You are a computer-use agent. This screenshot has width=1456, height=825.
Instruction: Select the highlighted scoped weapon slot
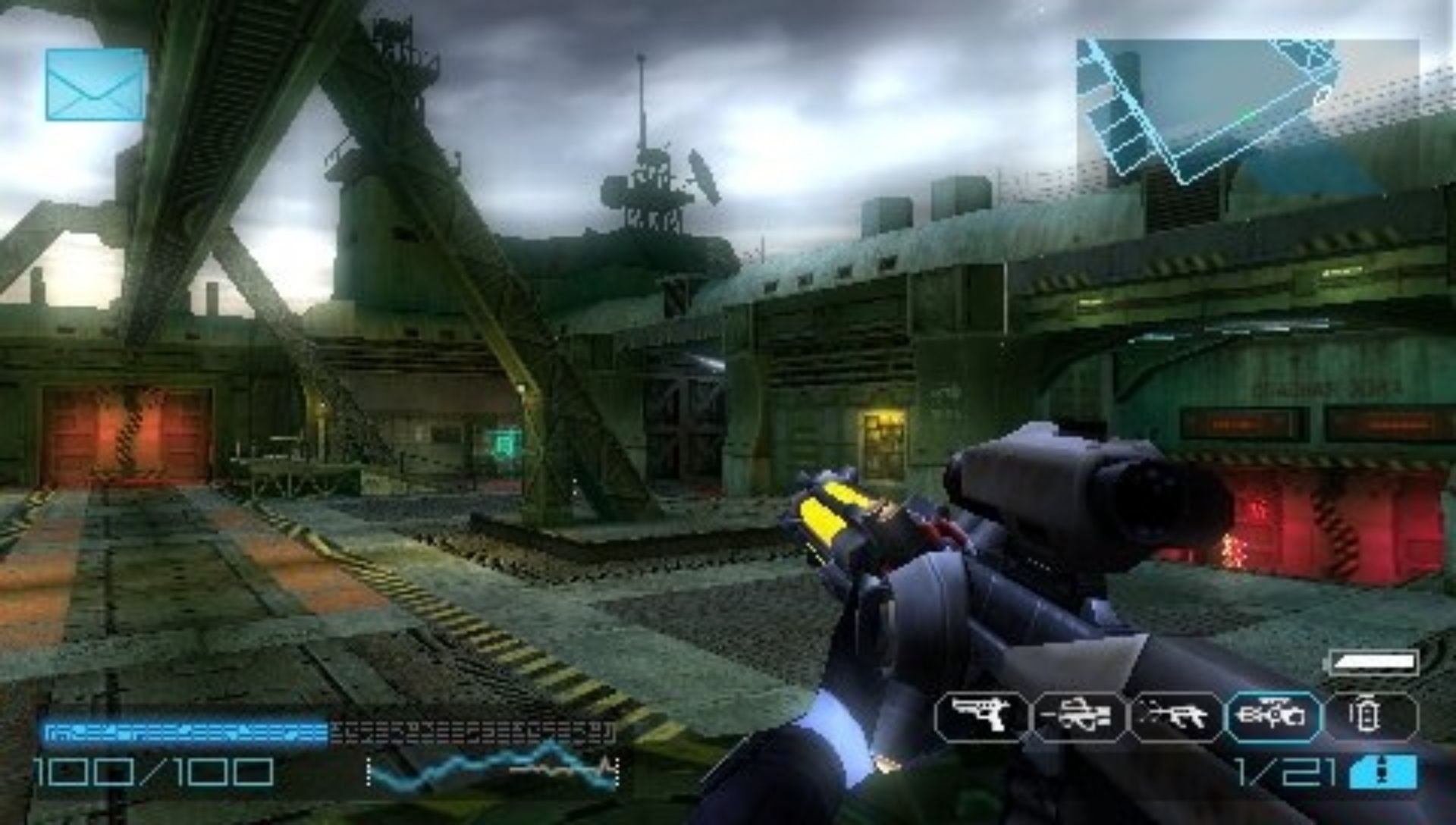[1274, 716]
